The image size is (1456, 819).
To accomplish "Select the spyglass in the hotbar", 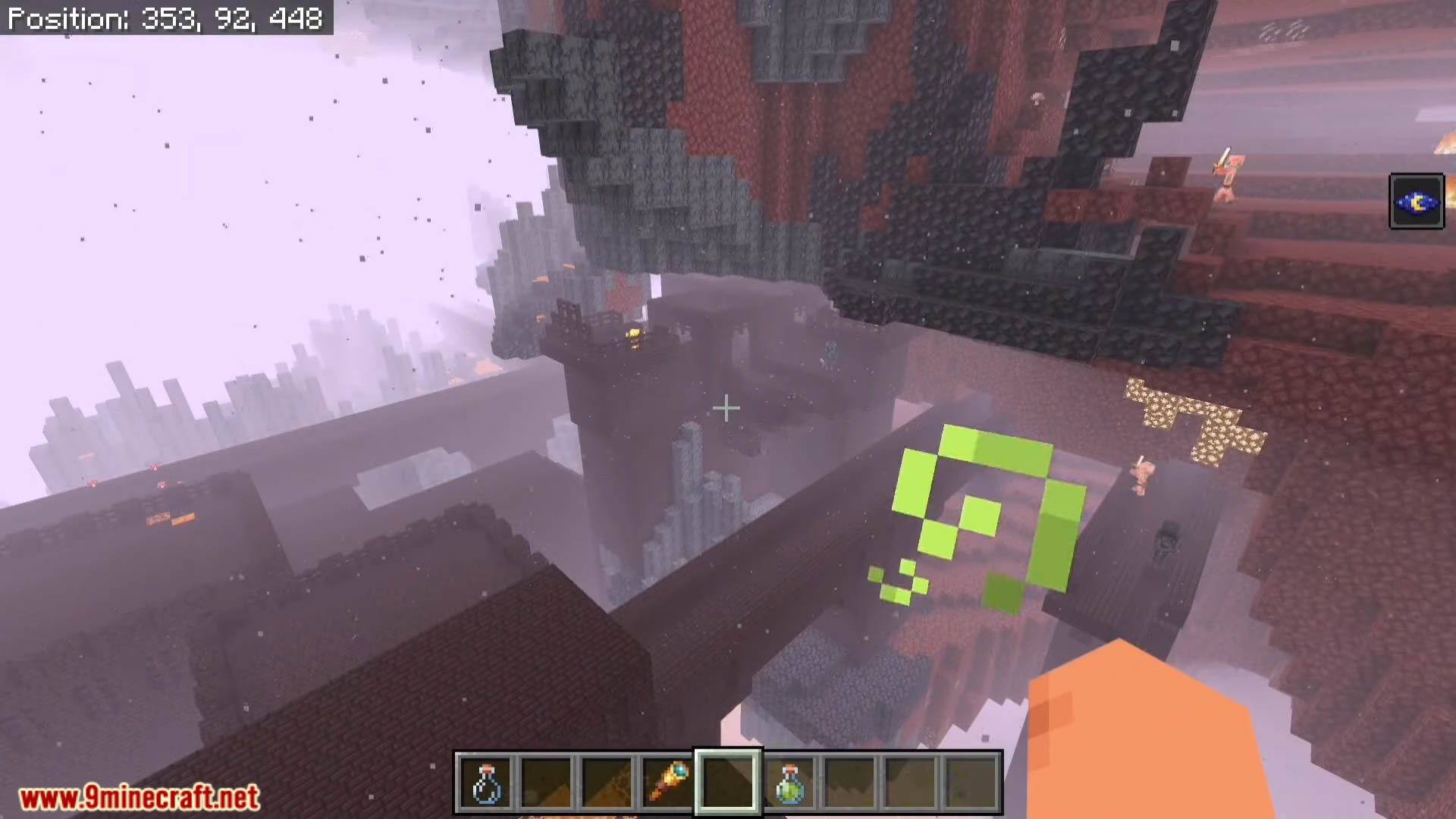I will (x=667, y=783).
